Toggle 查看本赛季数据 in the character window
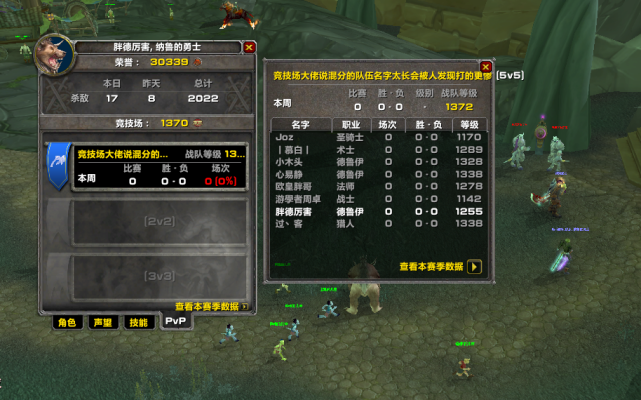 (x=245, y=307)
